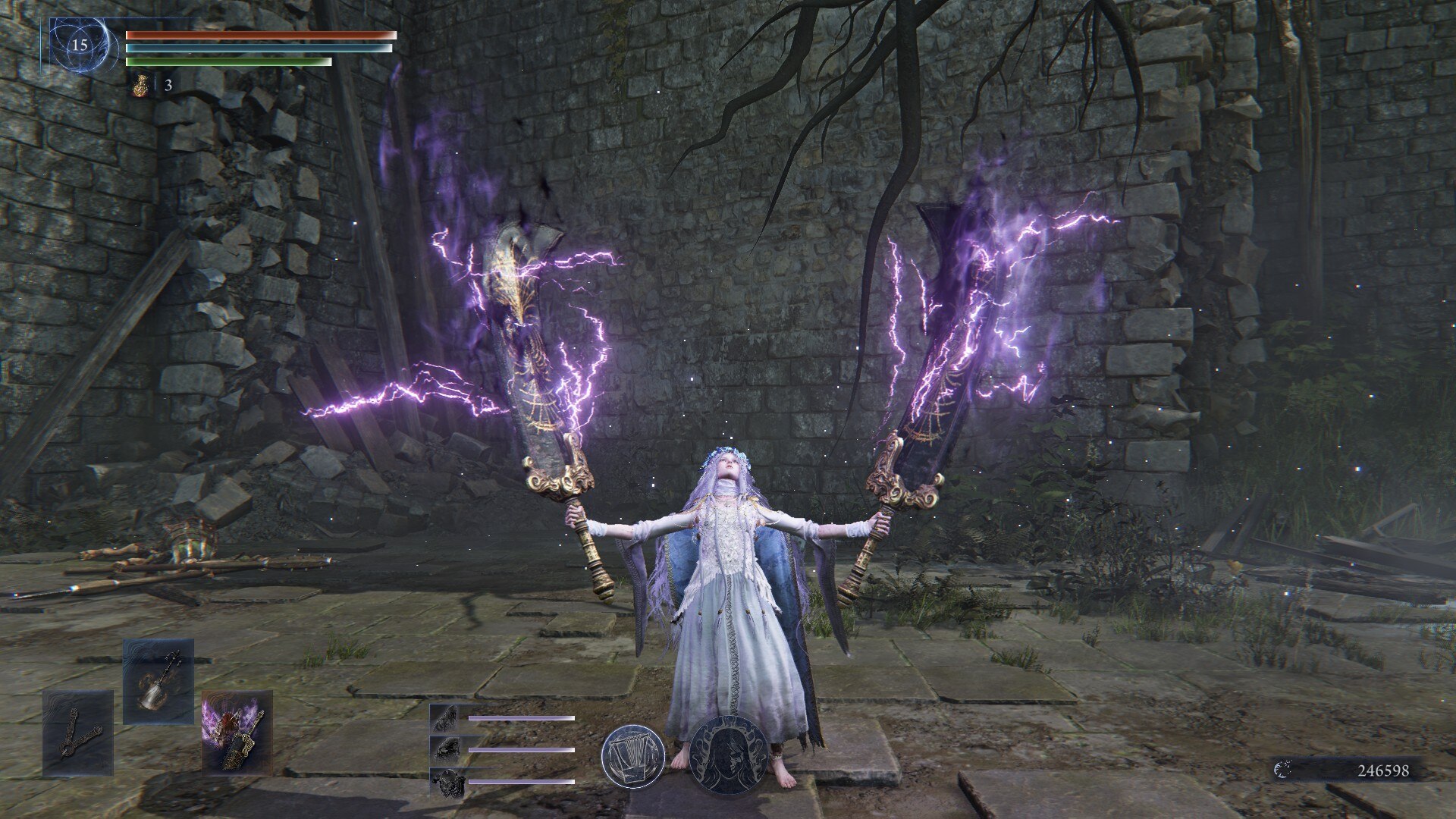The width and height of the screenshot is (1456, 819).
Task: Select the crossed tools equipment slot
Action: 77,733
